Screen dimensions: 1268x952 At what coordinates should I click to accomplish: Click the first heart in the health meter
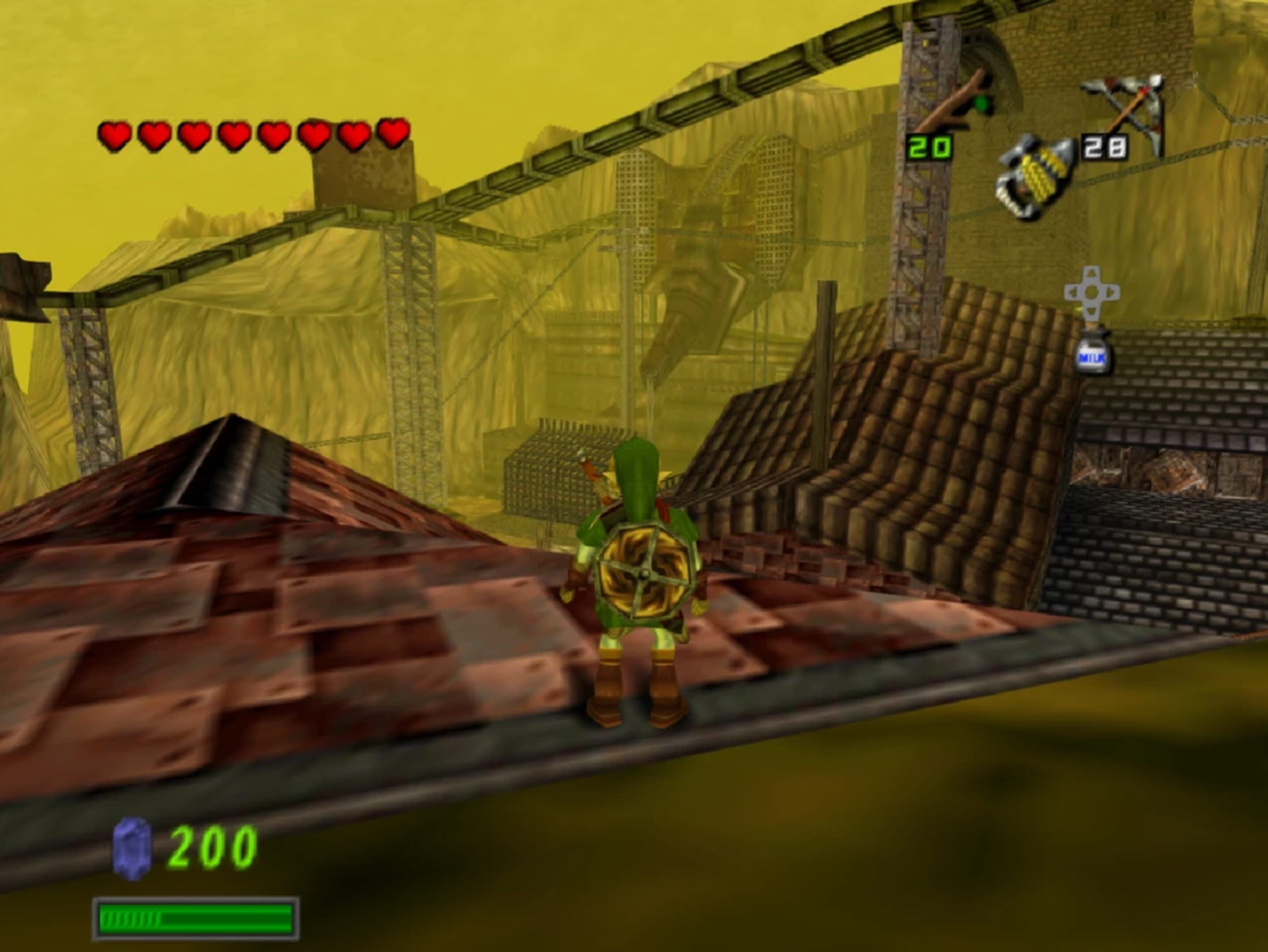tap(114, 136)
